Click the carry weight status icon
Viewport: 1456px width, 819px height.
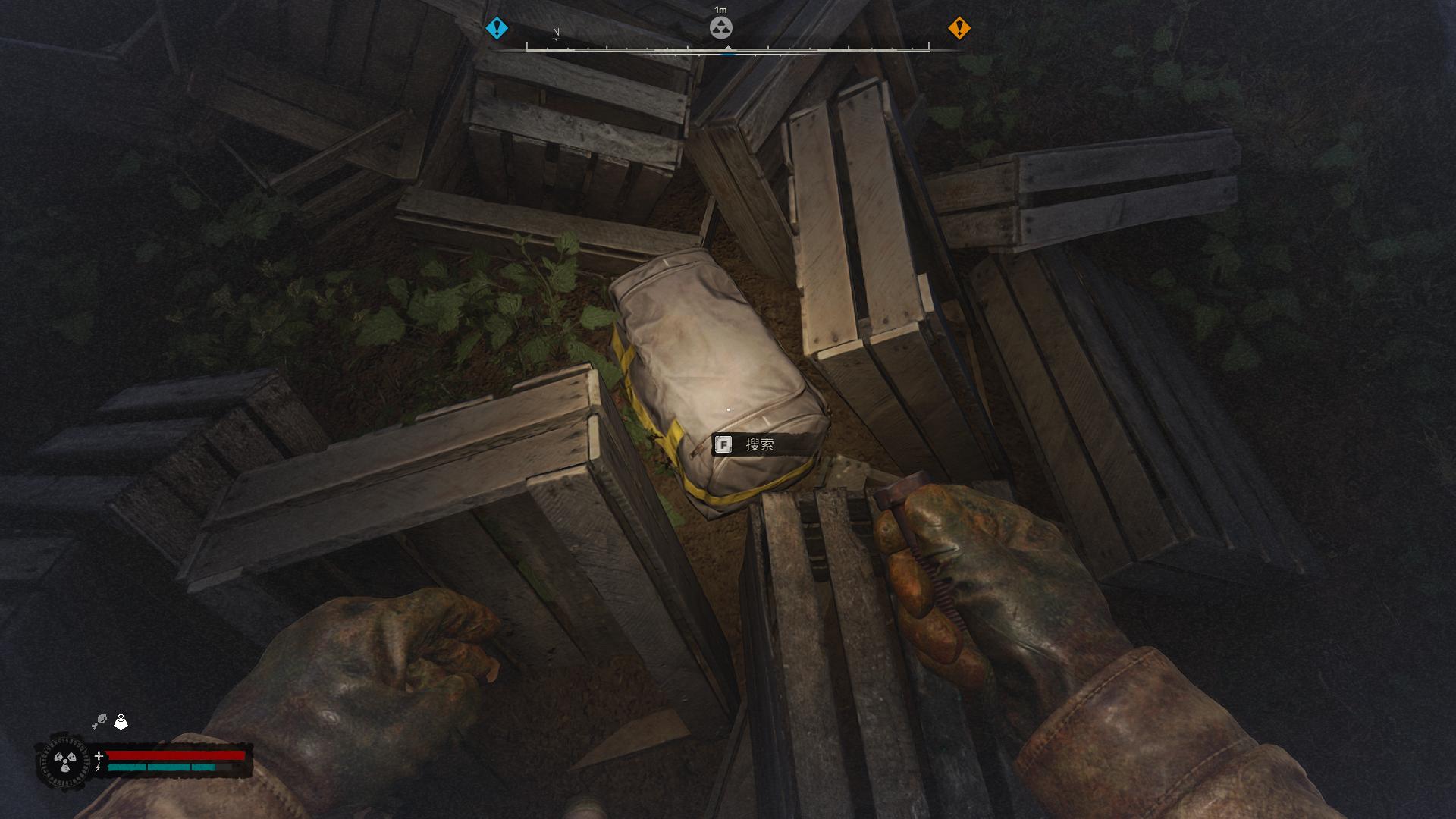click(121, 721)
